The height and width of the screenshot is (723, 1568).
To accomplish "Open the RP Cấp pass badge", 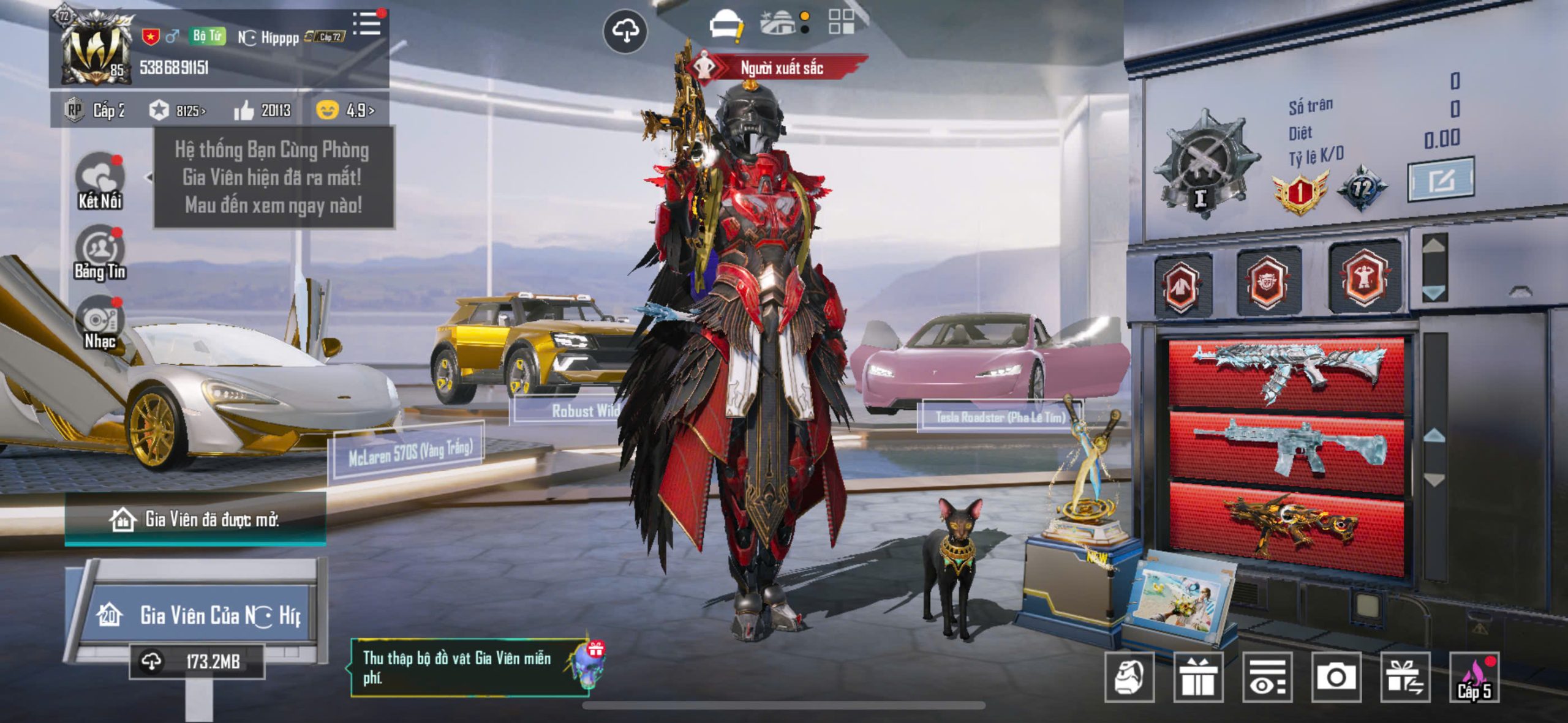I will (95, 110).
